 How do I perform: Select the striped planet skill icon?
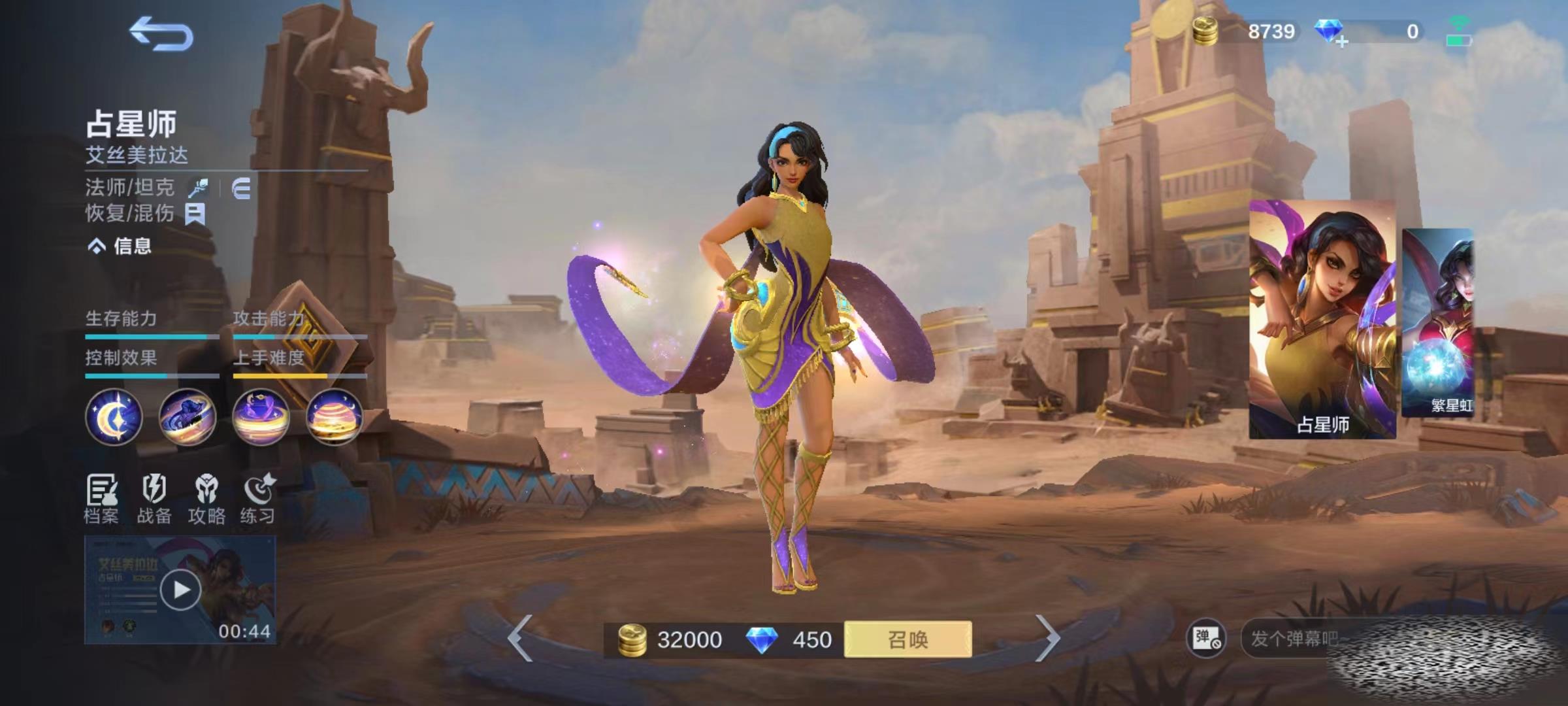(334, 417)
